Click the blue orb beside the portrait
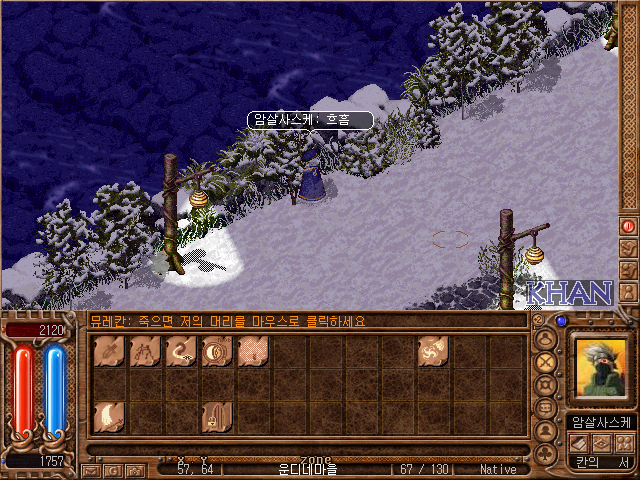Image resolution: width=640 pixels, height=480 pixels. pyautogui.click(x=561, y=322)
